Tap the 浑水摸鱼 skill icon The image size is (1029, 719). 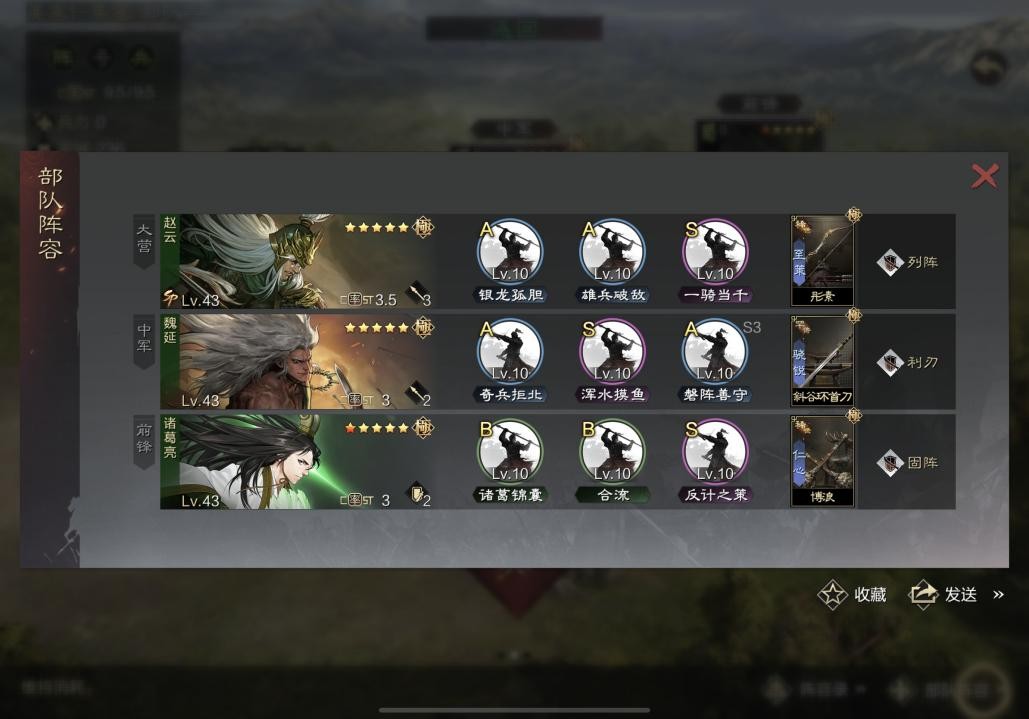612,352
